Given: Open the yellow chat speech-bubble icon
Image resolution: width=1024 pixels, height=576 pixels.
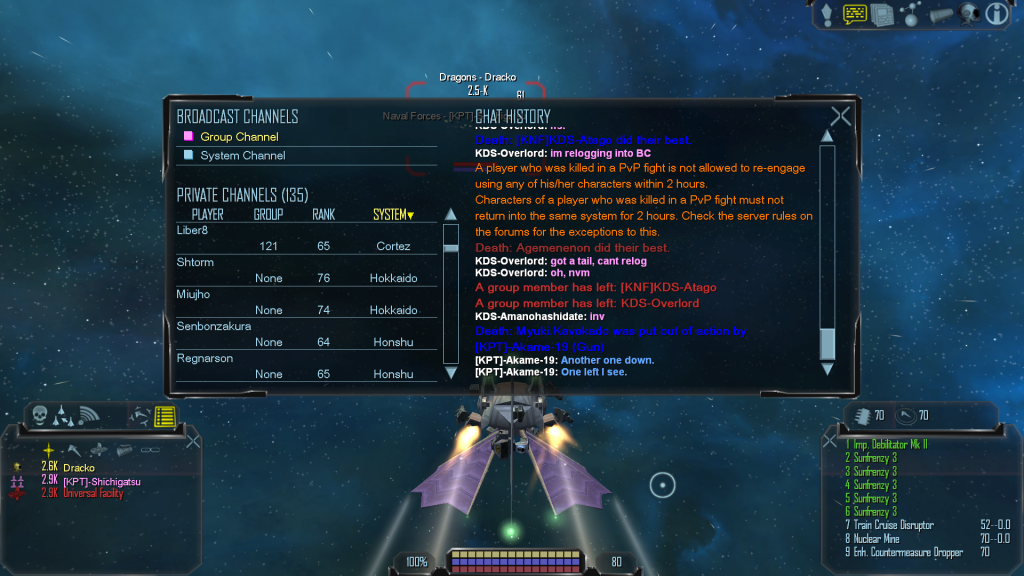Looking at the screenshot, I should pyautogui.click(x=855, y=14).
